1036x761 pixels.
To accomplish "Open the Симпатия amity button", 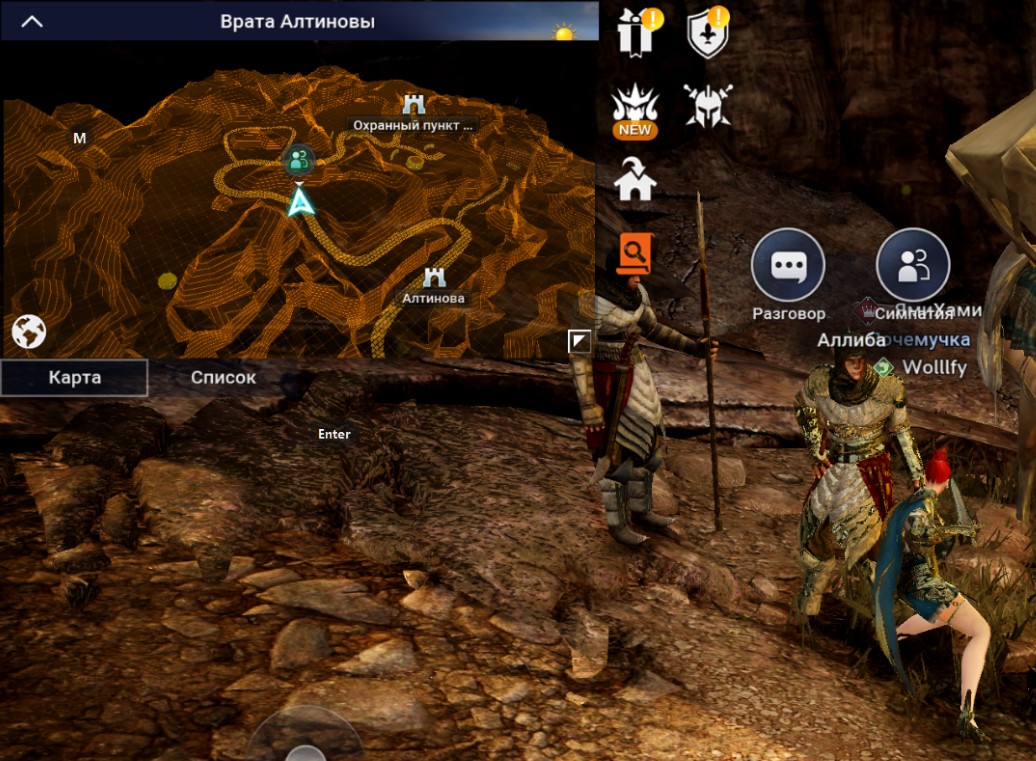I will click(912, 266).
